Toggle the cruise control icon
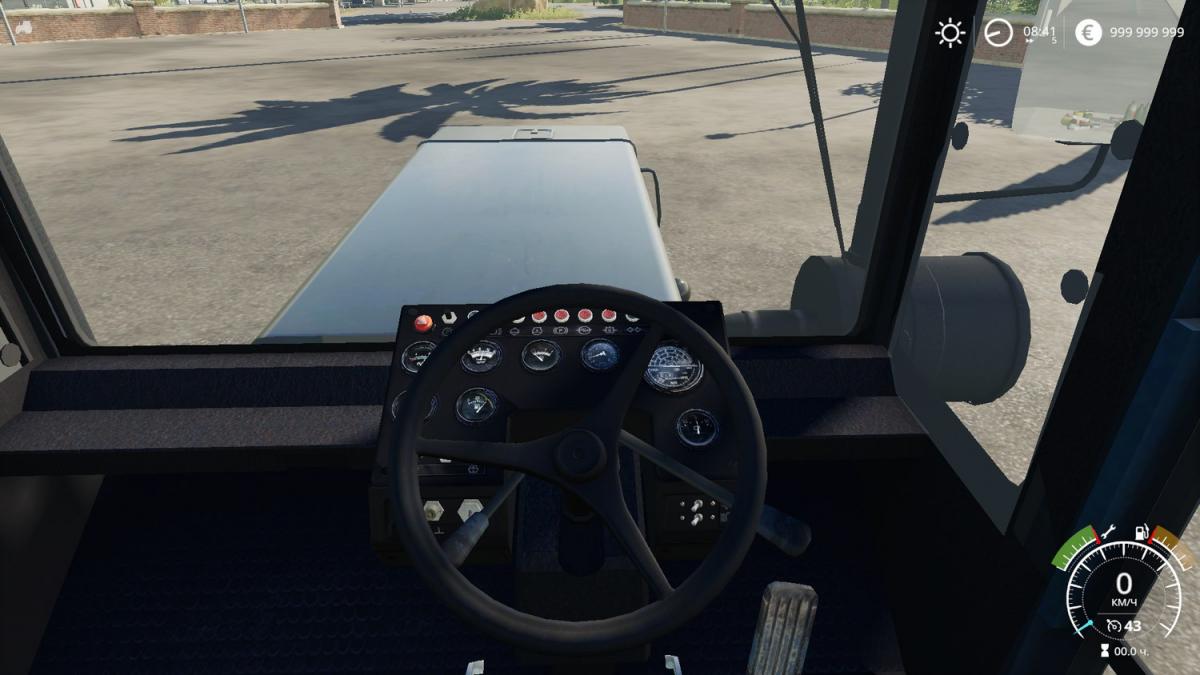This screenshot has height=675, width=1200. (x=1113, y=626)
